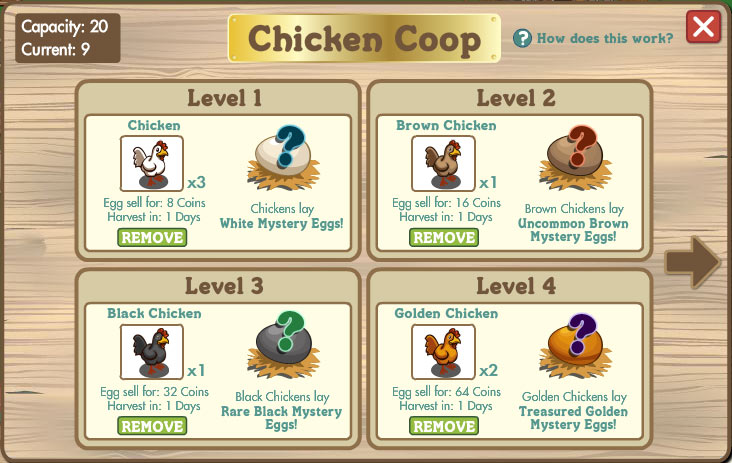Select the white Chicken portrait
This screenshot has height=463, width=732.
pos(152,163)
